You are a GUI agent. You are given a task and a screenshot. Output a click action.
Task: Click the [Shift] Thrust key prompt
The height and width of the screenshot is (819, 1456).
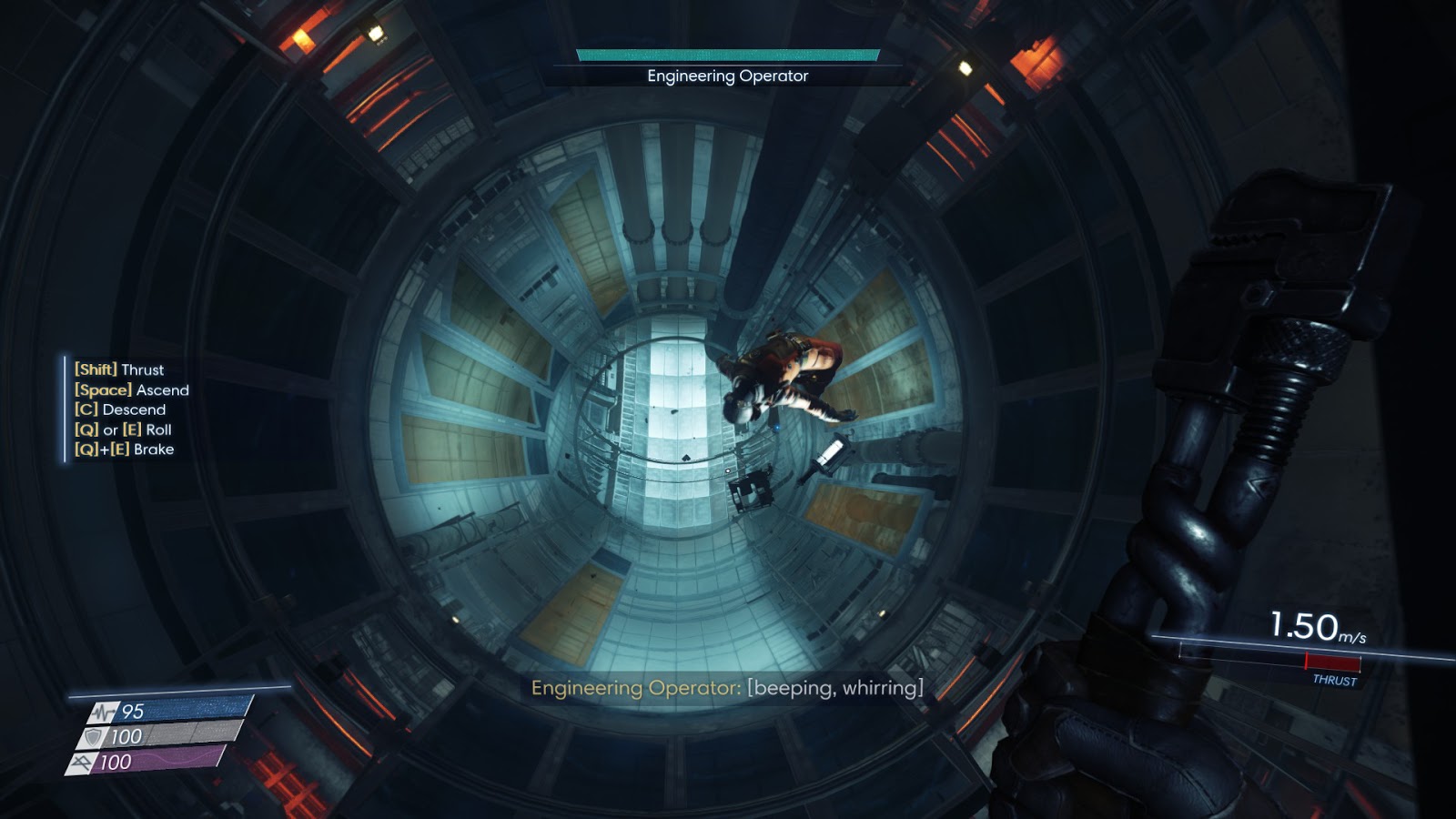coord(118,370)
